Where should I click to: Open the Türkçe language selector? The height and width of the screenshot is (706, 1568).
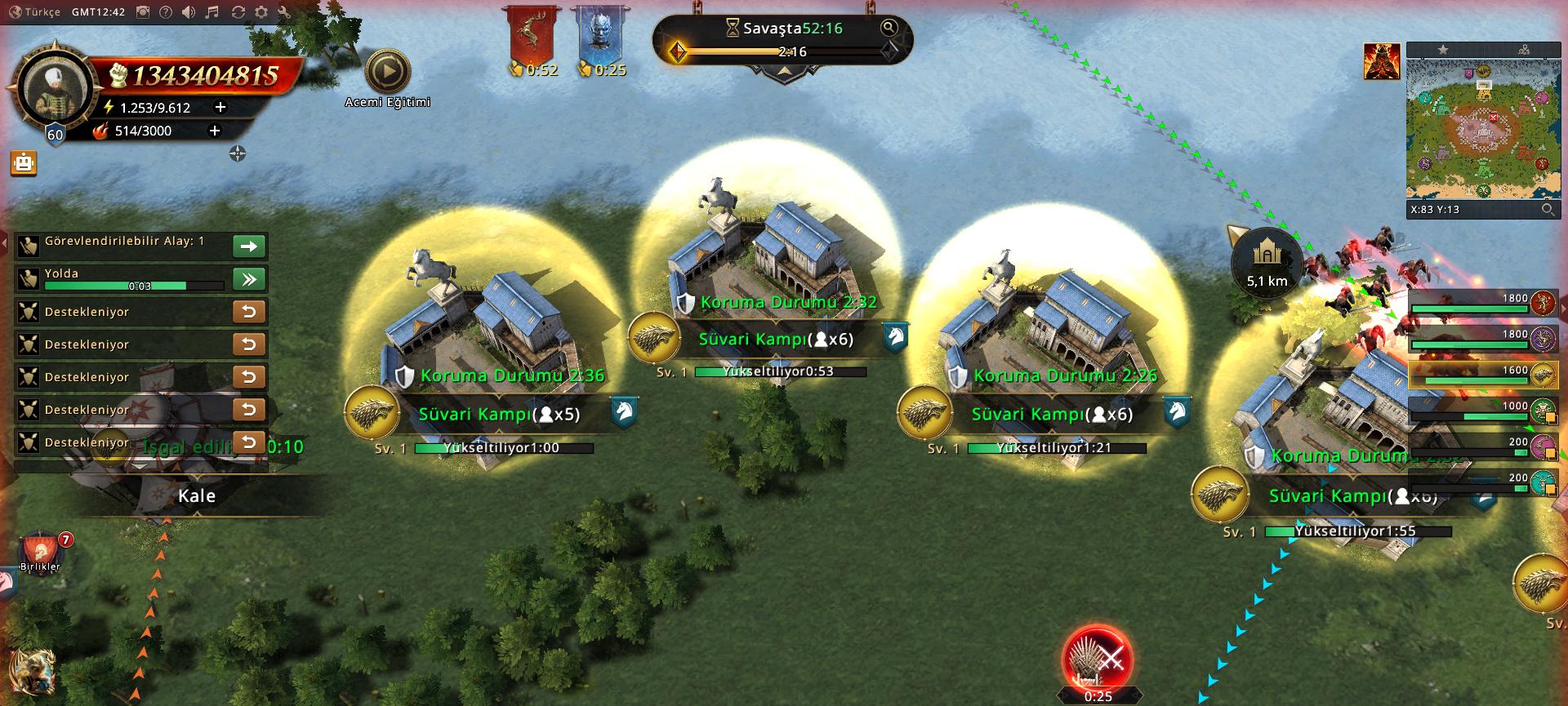36,12
